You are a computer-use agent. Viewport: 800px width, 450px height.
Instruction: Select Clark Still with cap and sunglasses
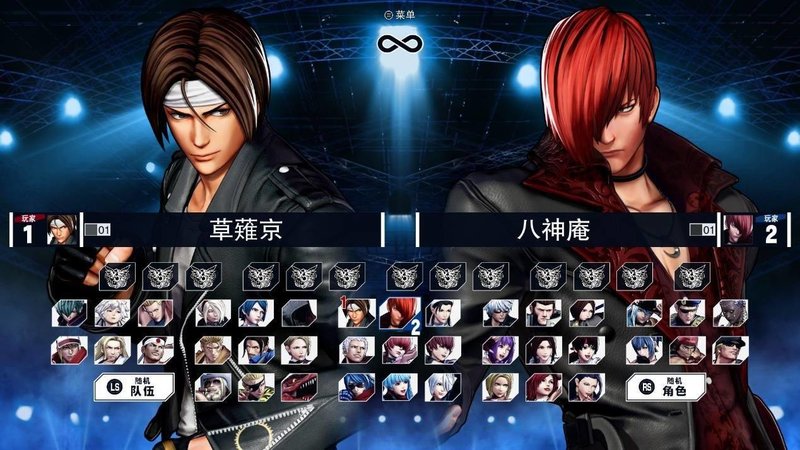[x=727, y=350]
